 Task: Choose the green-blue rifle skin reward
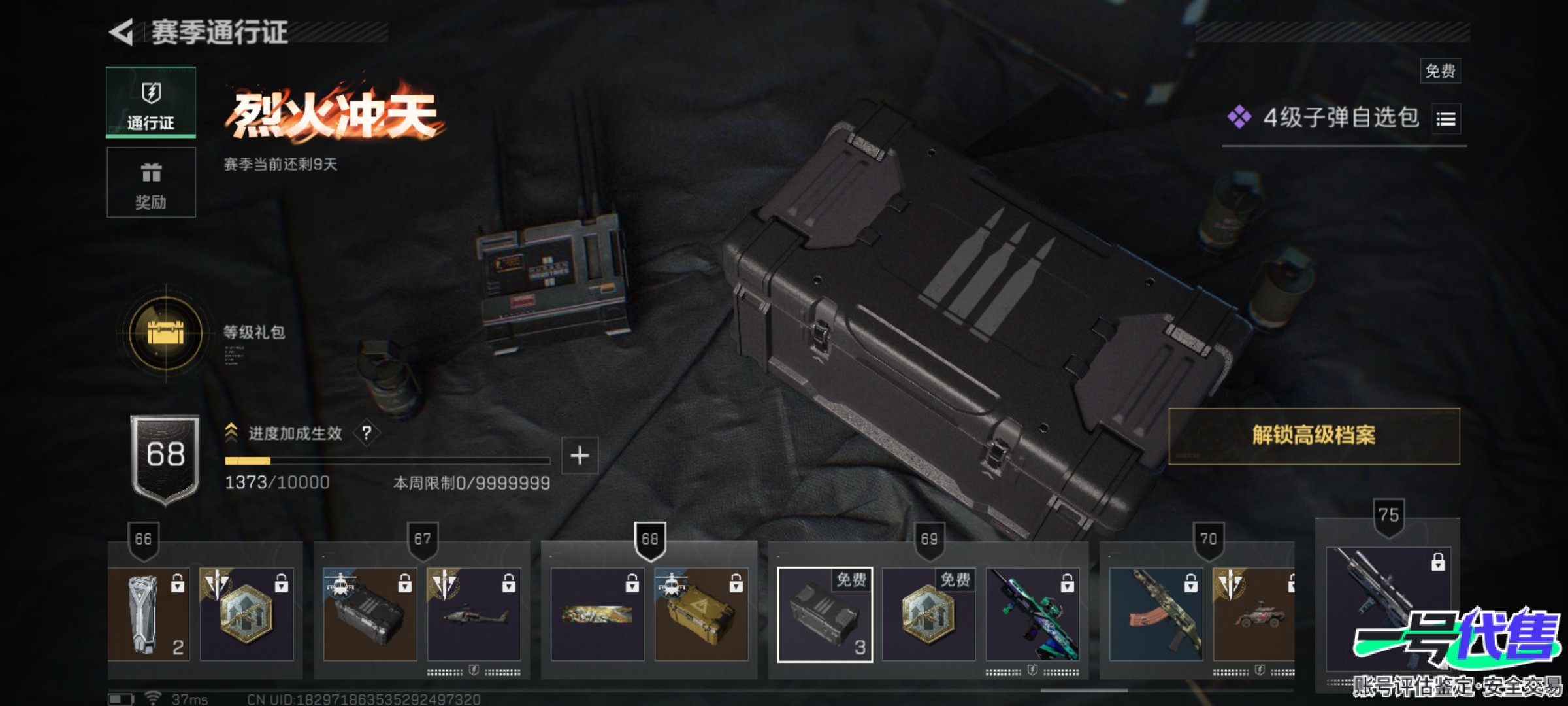pyautogui.click(x=1032, y=614)
